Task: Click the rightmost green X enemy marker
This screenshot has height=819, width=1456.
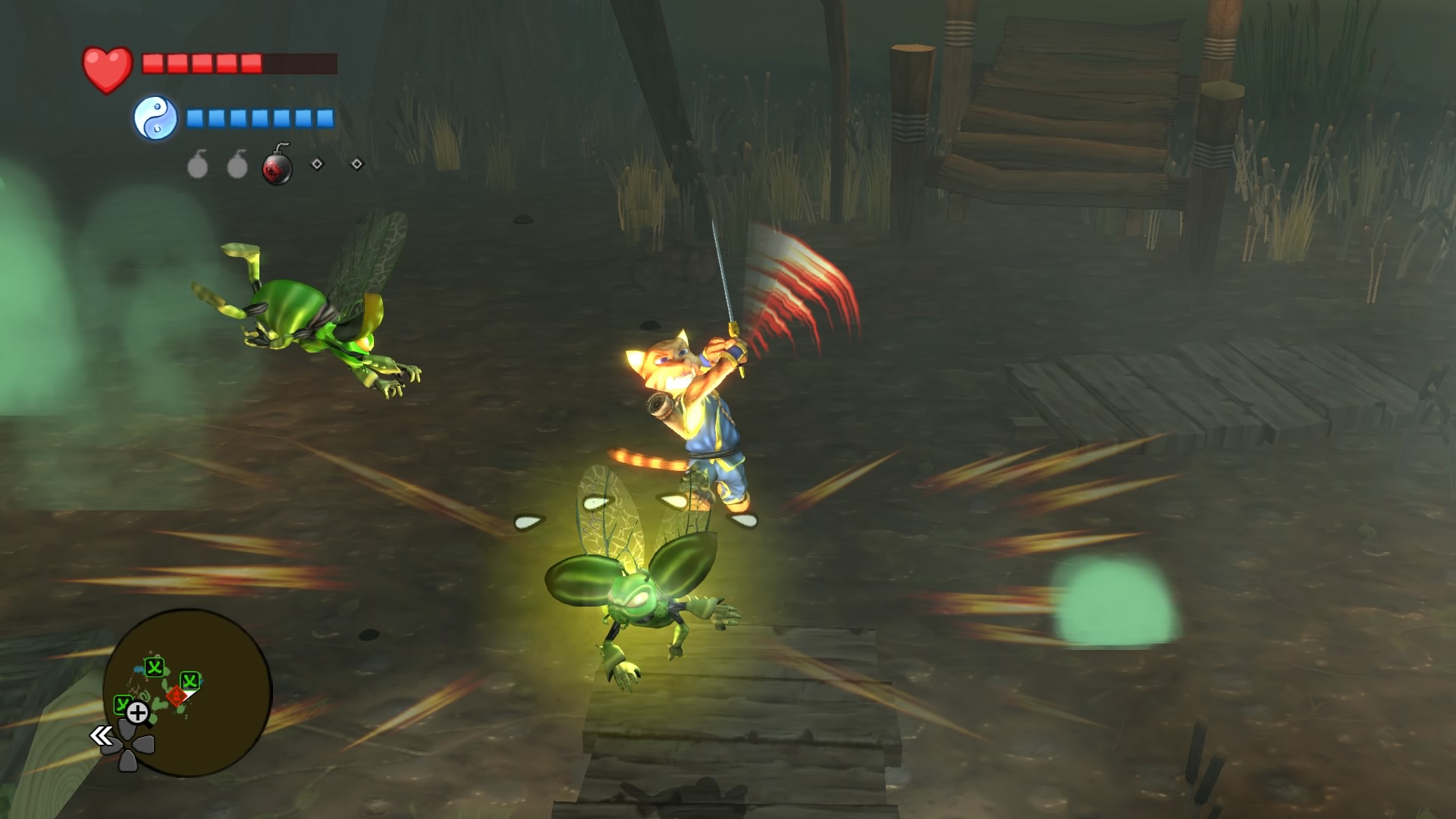Action: tap(189, 680)
